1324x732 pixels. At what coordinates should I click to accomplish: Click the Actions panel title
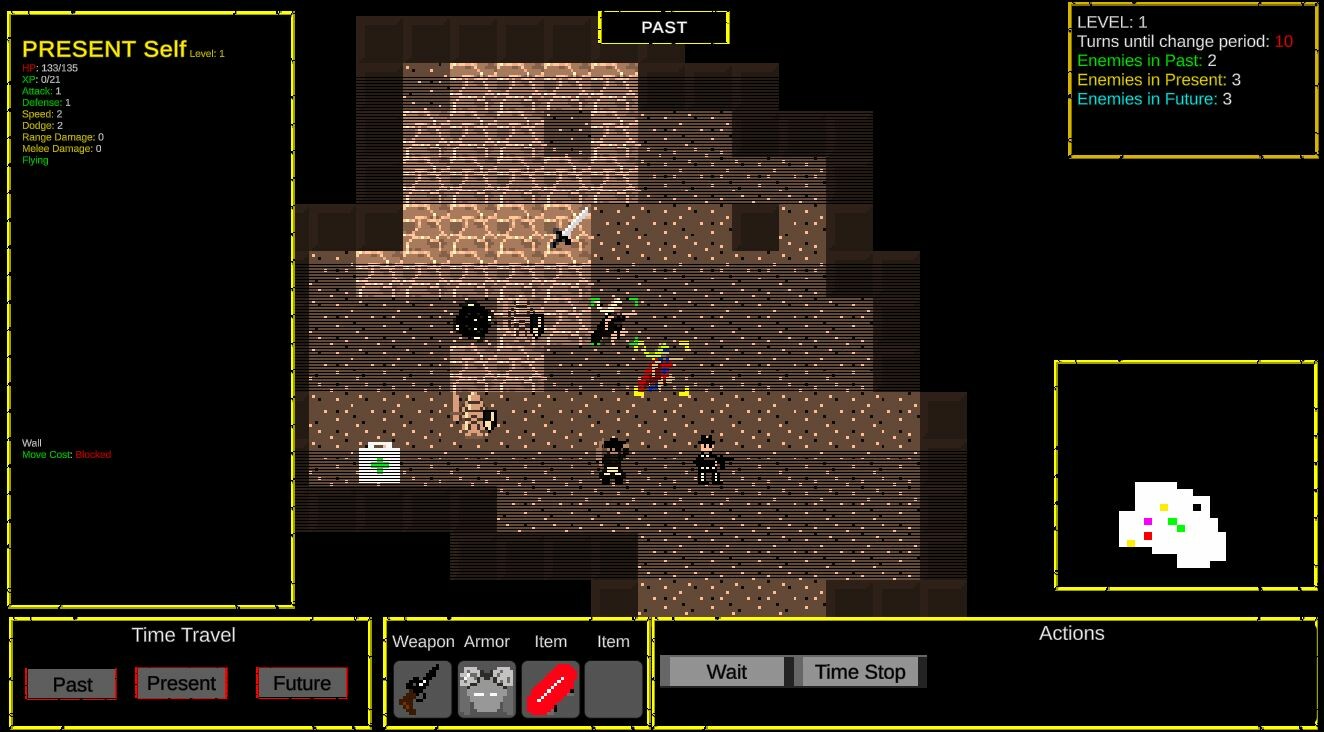point(1072,633)
